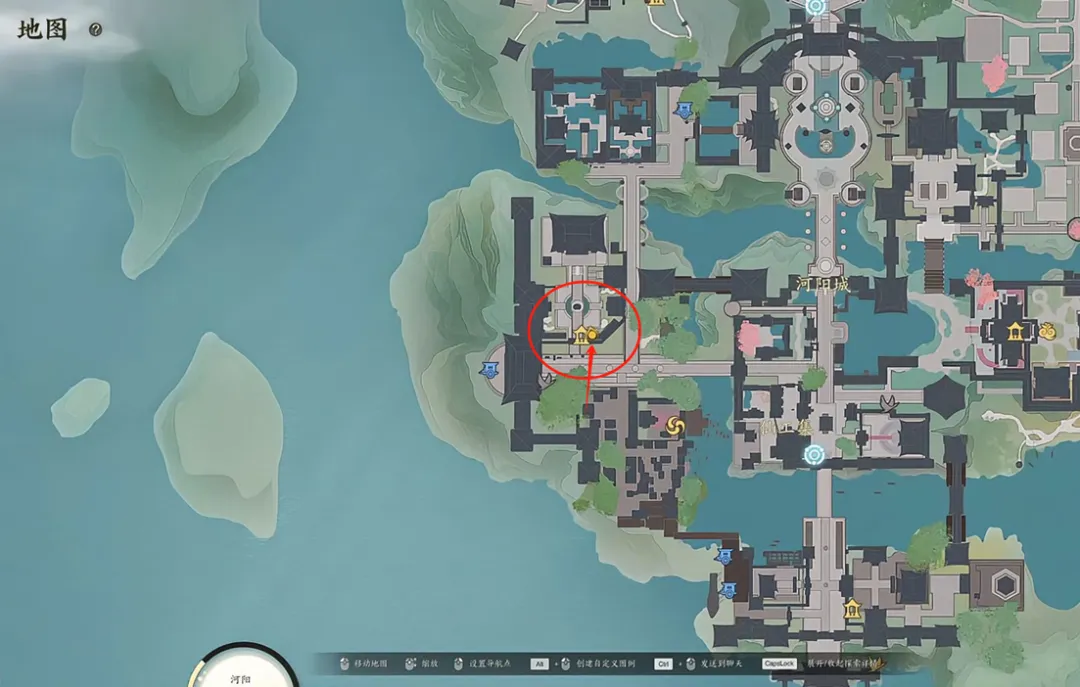Screen dimensions: 1080x687
Task: Choose the teleport waypoint at the top edge
Action: tap(815, 7)
